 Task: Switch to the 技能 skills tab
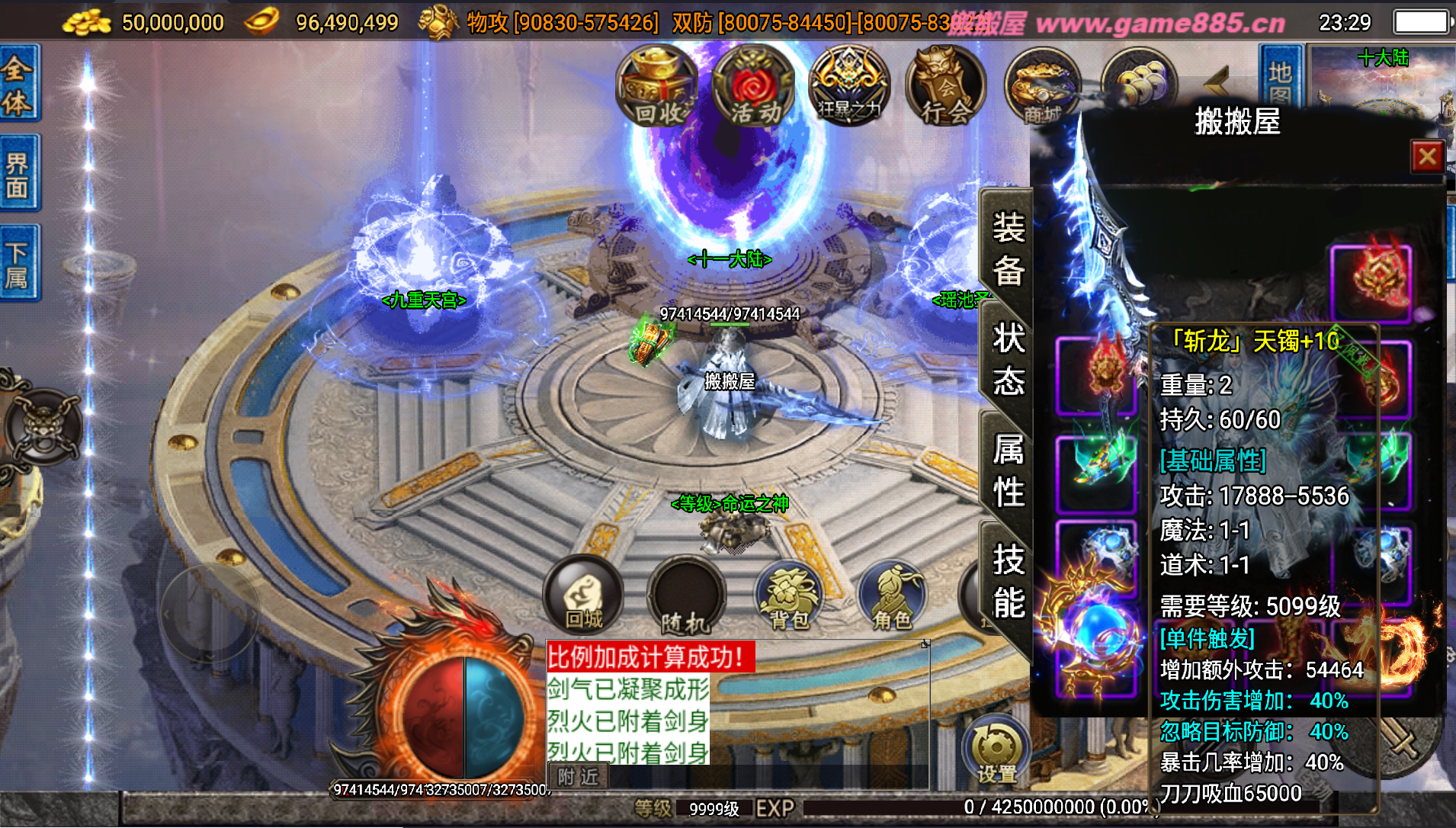[1008, 581]
